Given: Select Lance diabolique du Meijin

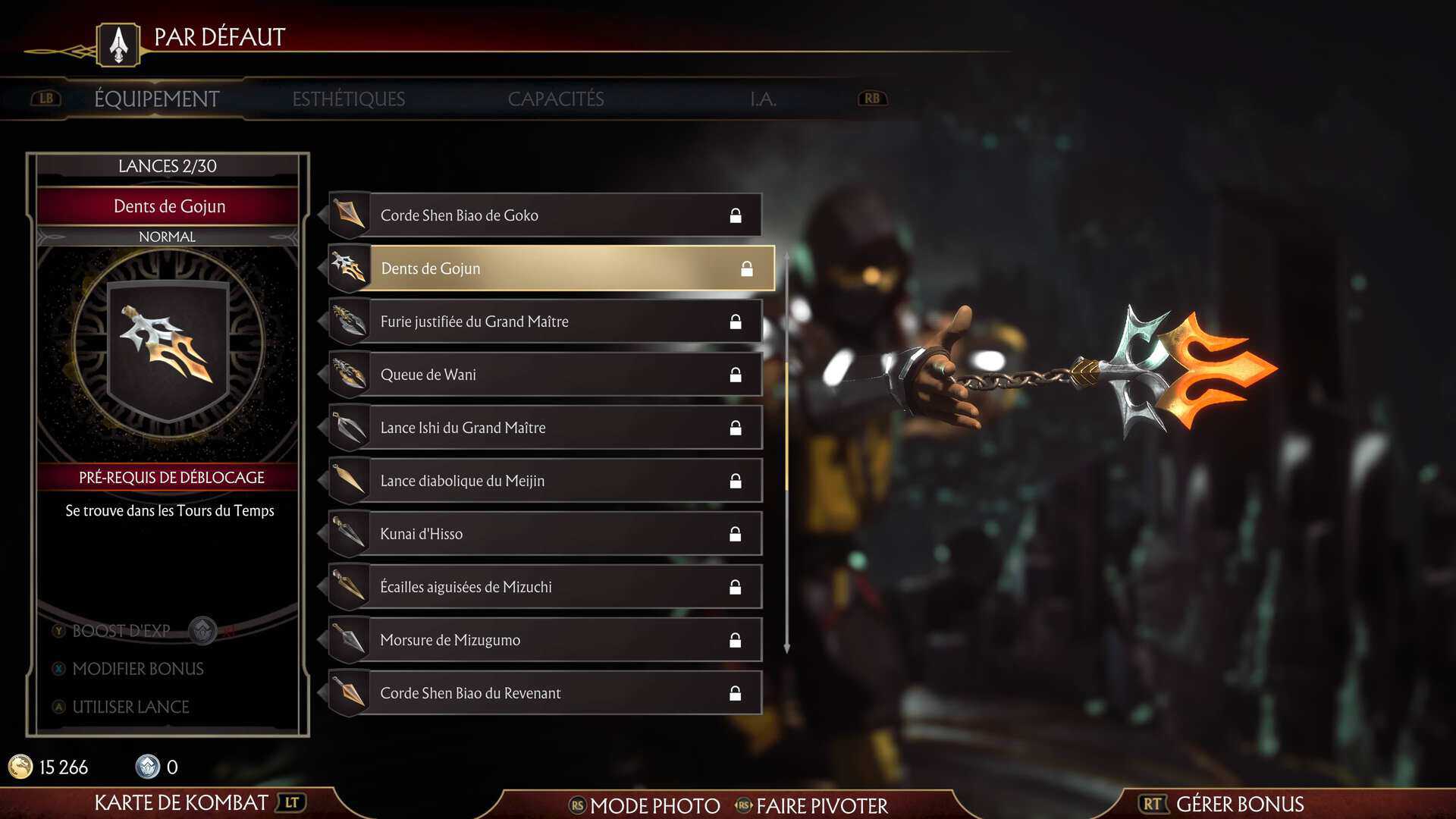Looking at the screenshot, I should point(544,481).
